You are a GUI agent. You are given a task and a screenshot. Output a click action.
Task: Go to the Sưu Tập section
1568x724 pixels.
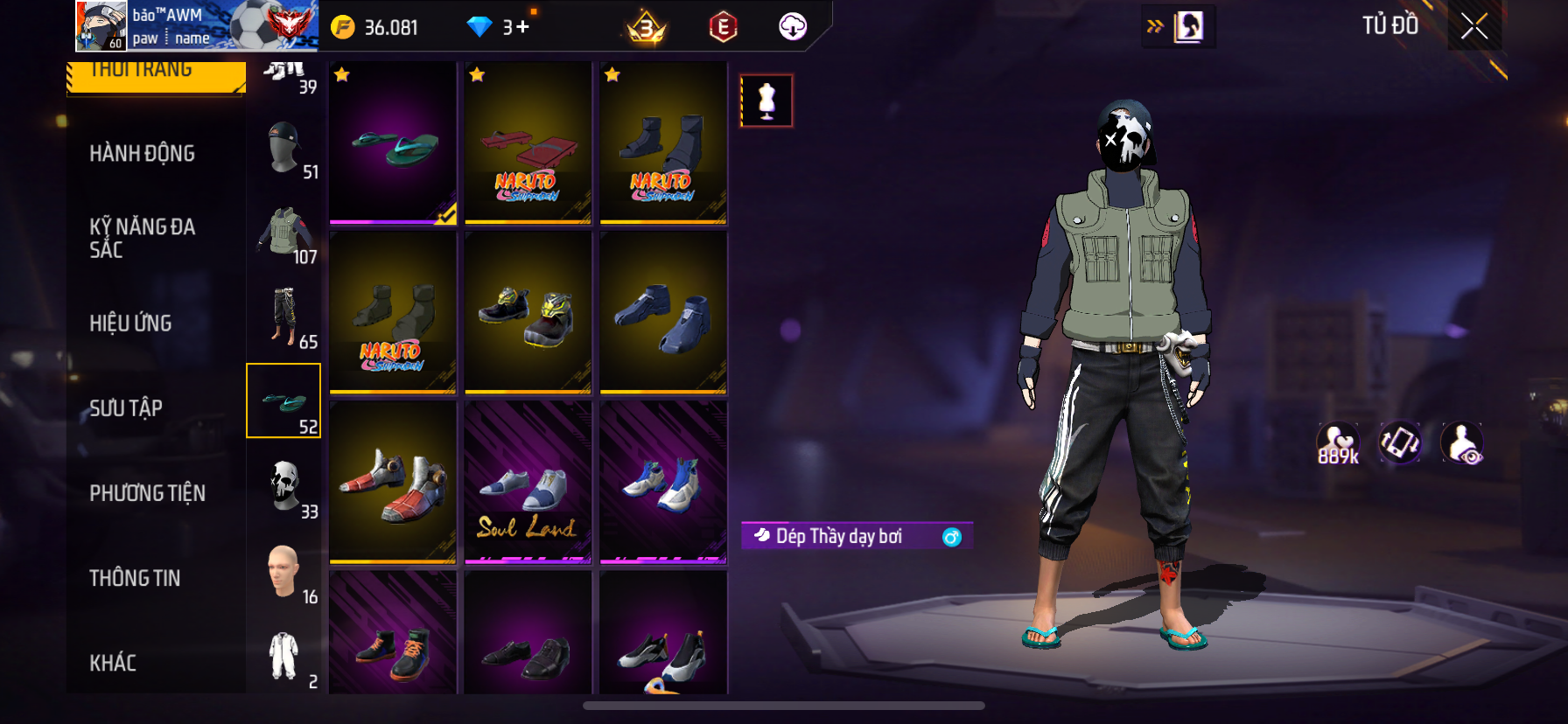pos(126,408)
